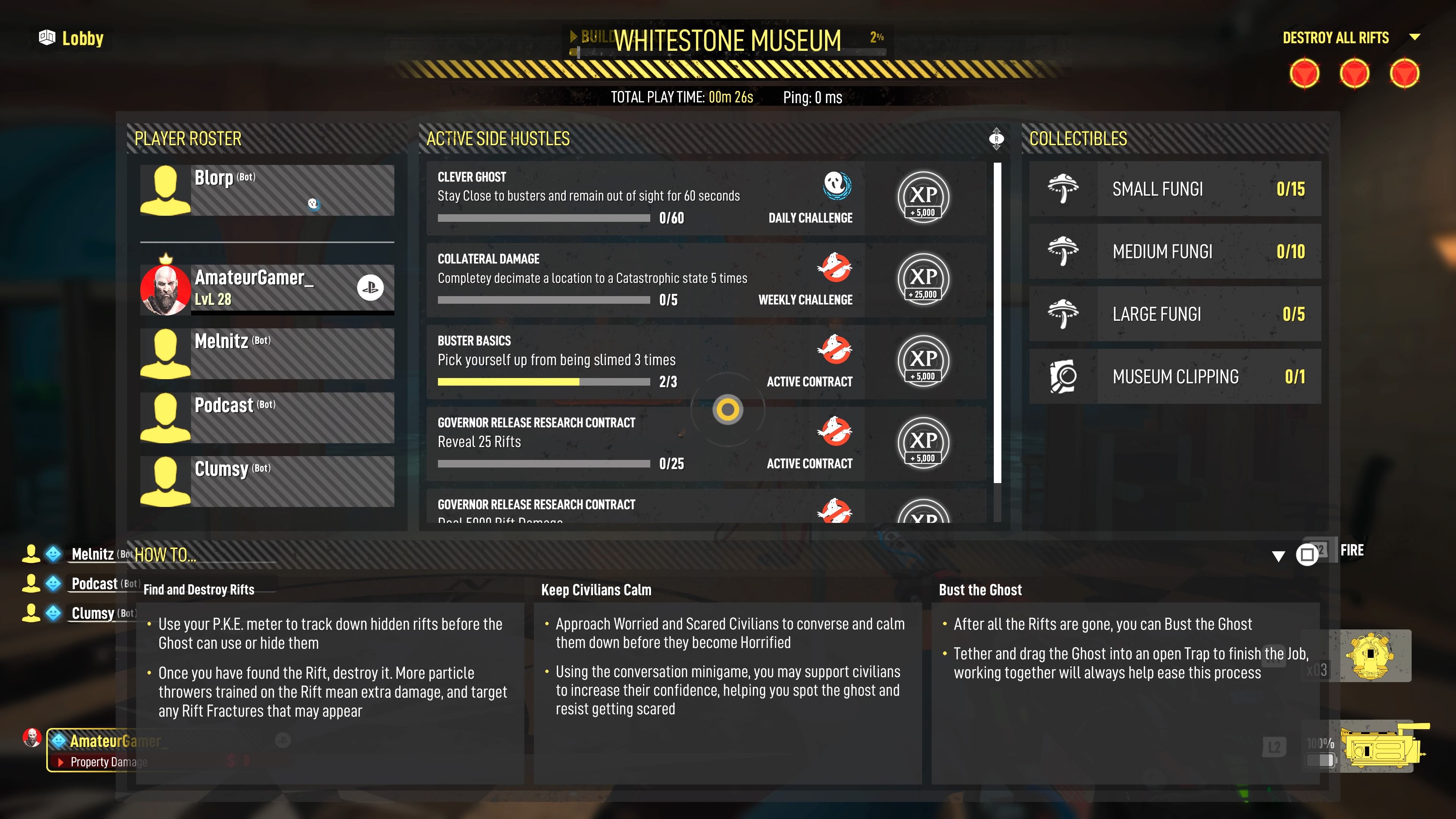Select the Buster Basics active contract
1456x819 pixels.
tap(644, 361)
